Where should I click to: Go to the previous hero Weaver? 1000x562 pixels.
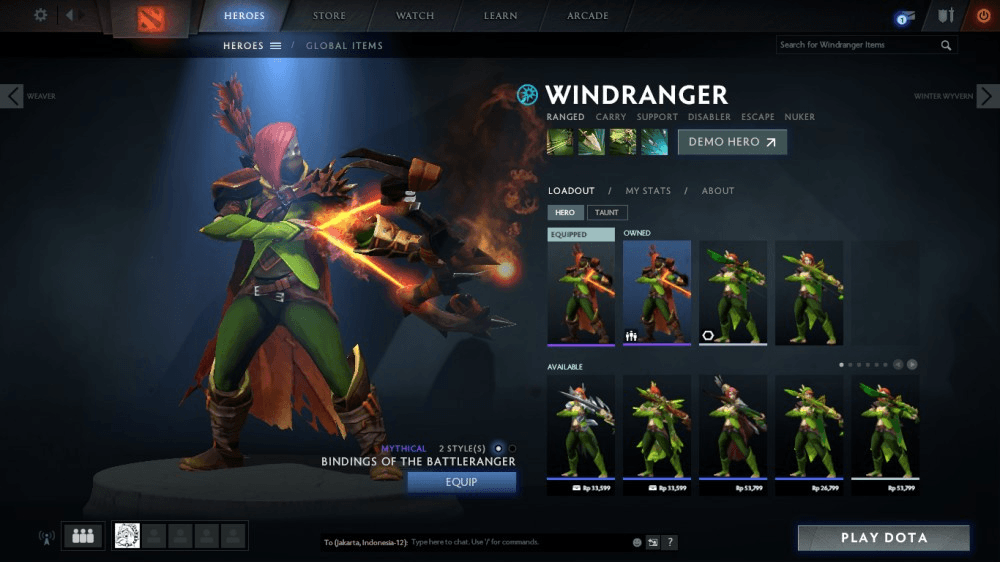pos(13,96)
